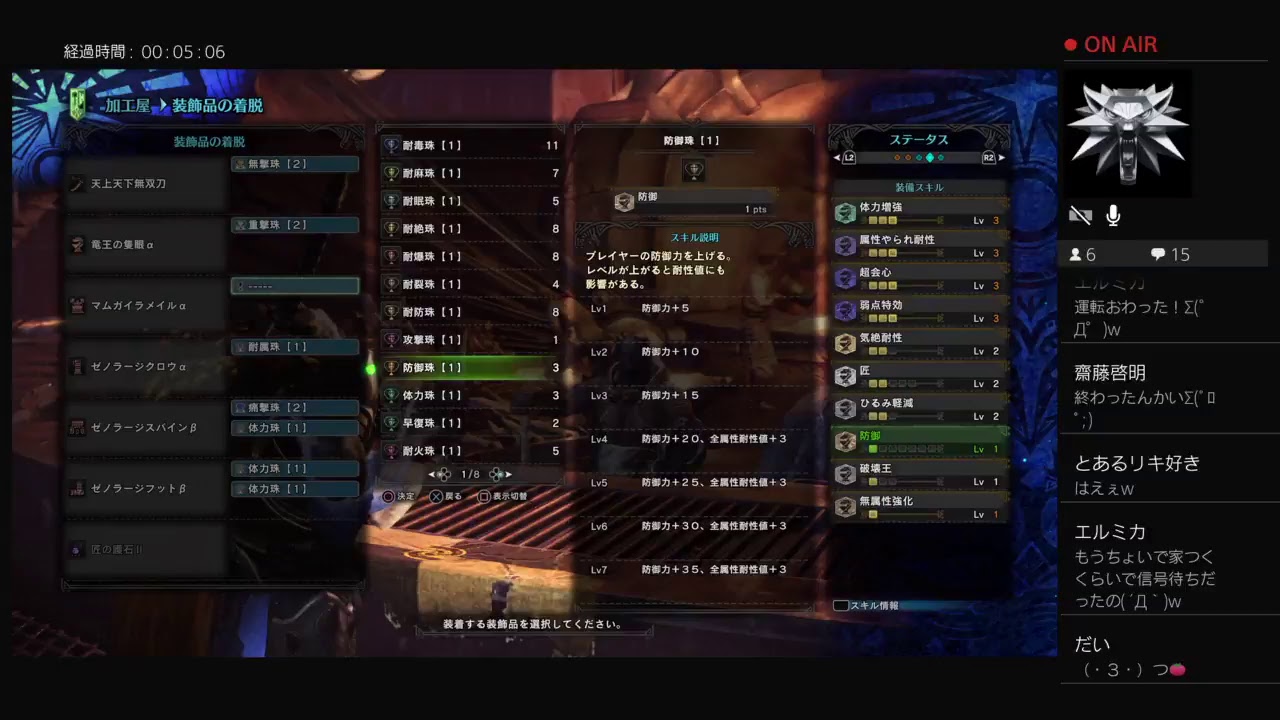Click the 弱点特効 skill icon
Viewport: 1280px width, 720px height.
click(845, 311)
